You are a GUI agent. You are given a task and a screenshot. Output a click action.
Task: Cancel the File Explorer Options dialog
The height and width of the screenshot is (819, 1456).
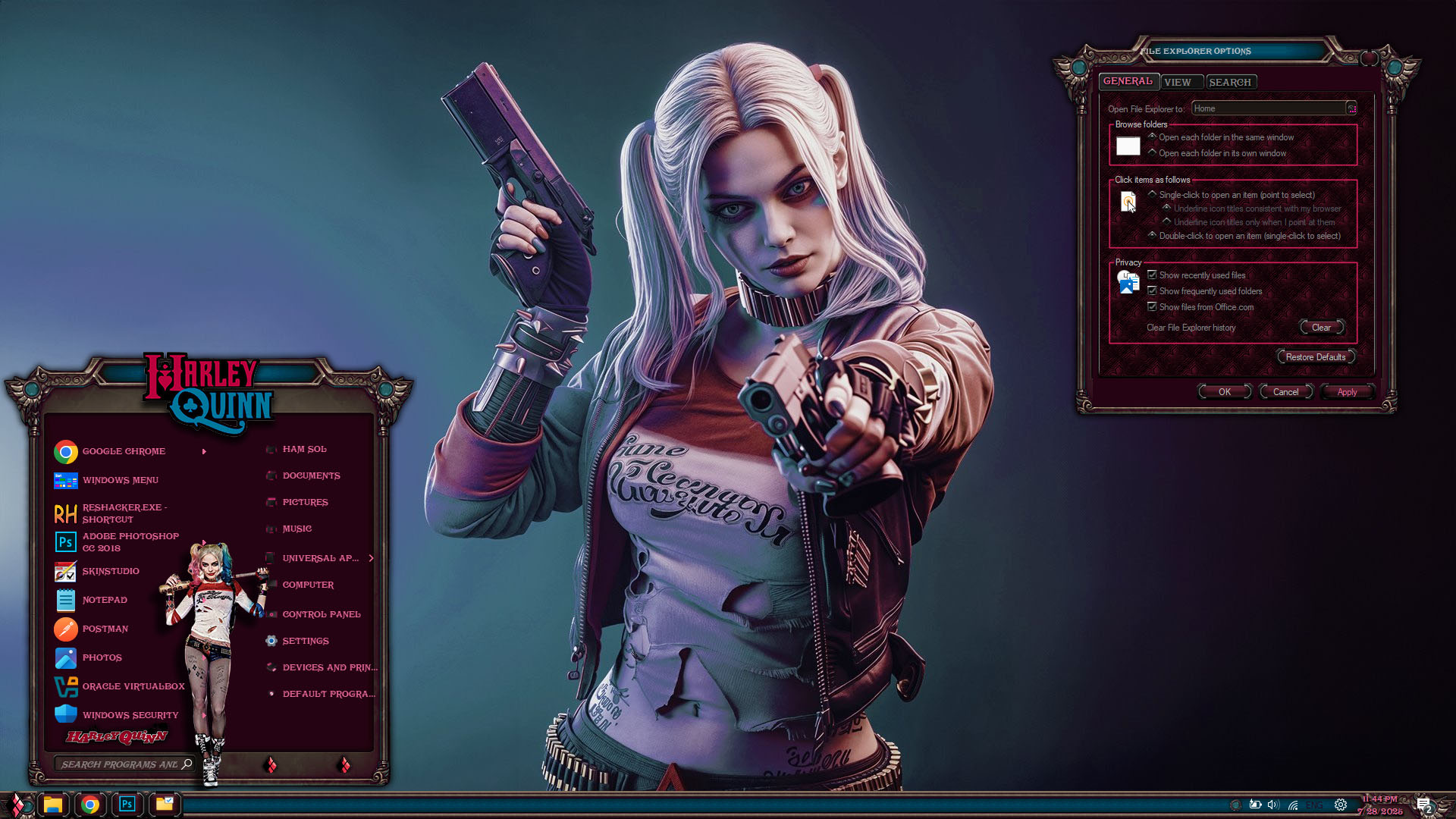[1285, 392]
